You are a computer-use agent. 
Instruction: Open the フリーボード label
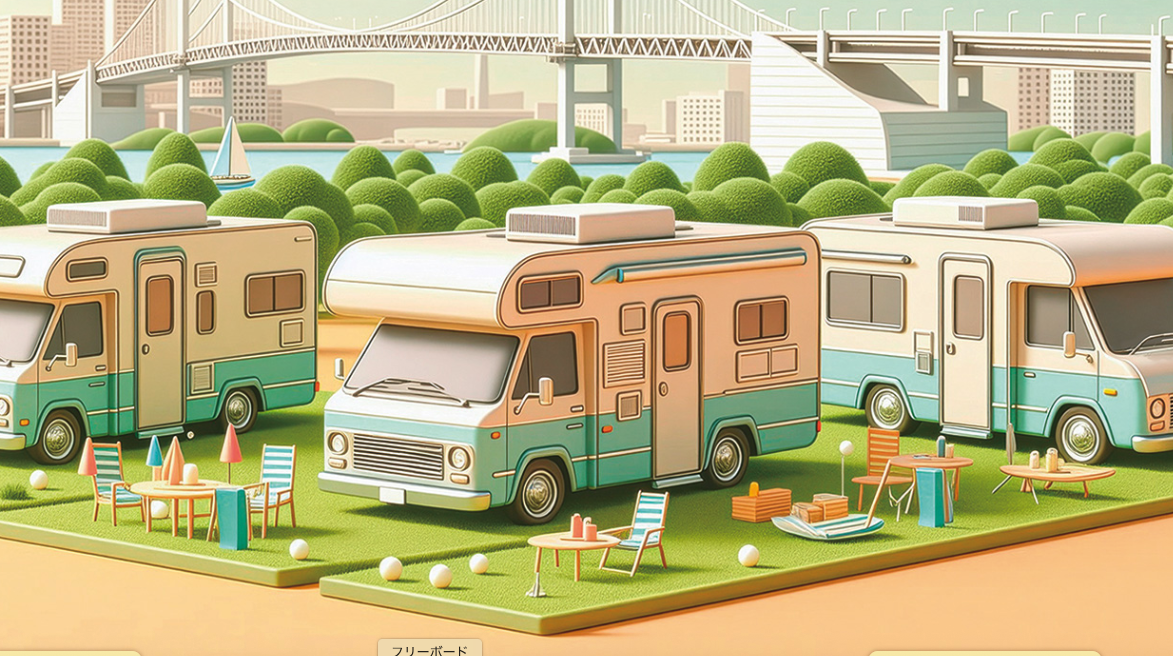(429, 649)
